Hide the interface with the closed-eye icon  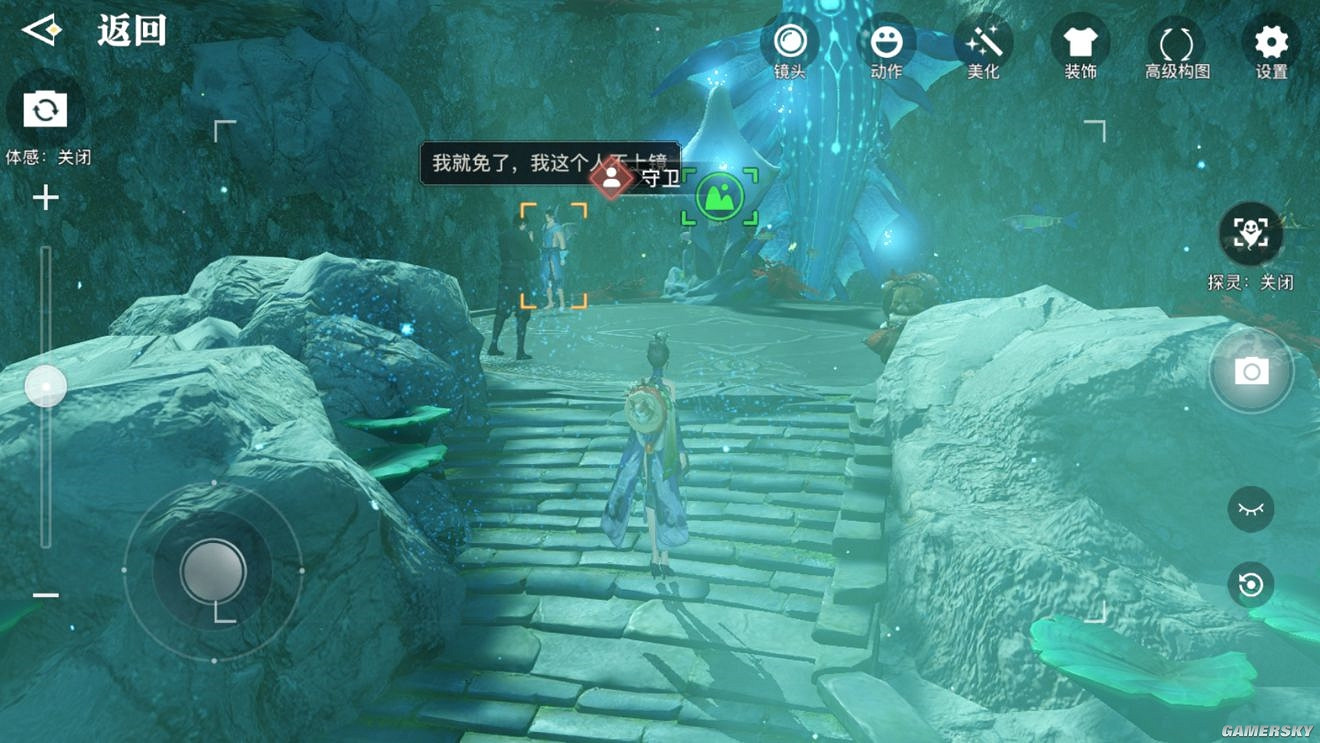coord(1250,509)
